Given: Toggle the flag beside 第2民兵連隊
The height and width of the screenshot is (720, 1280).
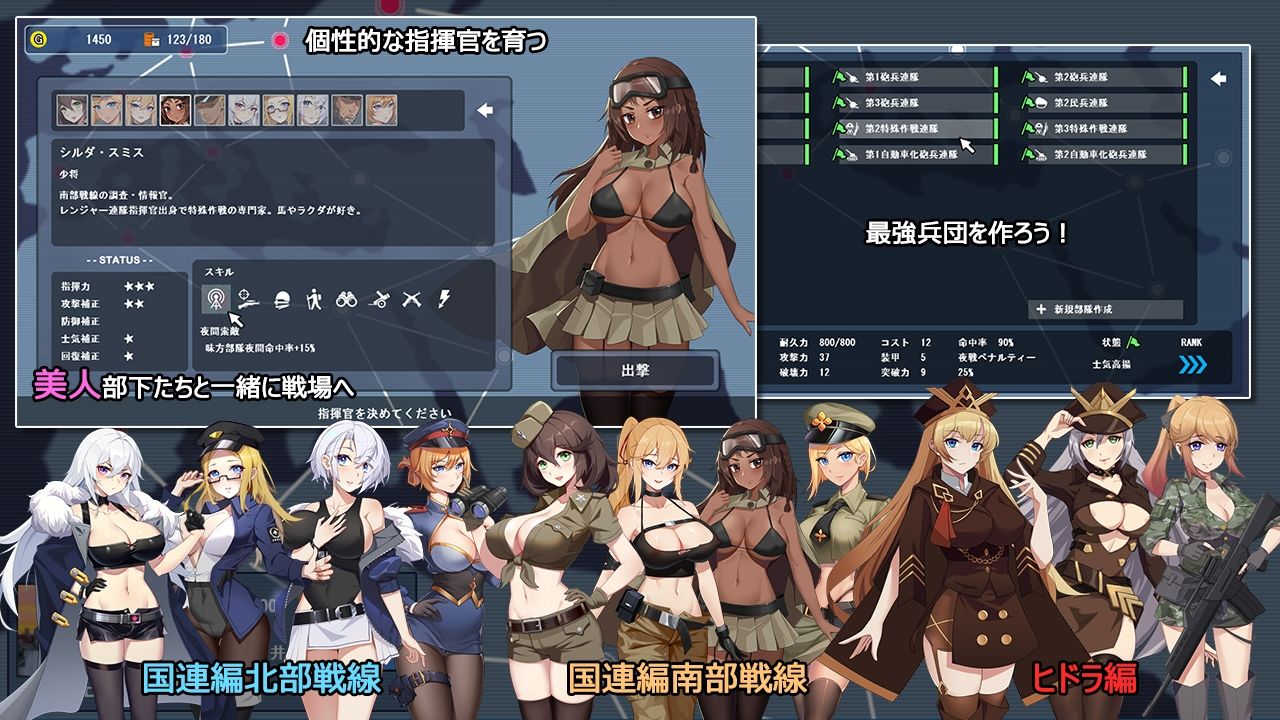Looking at the screenshot, I should click(x=1028, y=102).
